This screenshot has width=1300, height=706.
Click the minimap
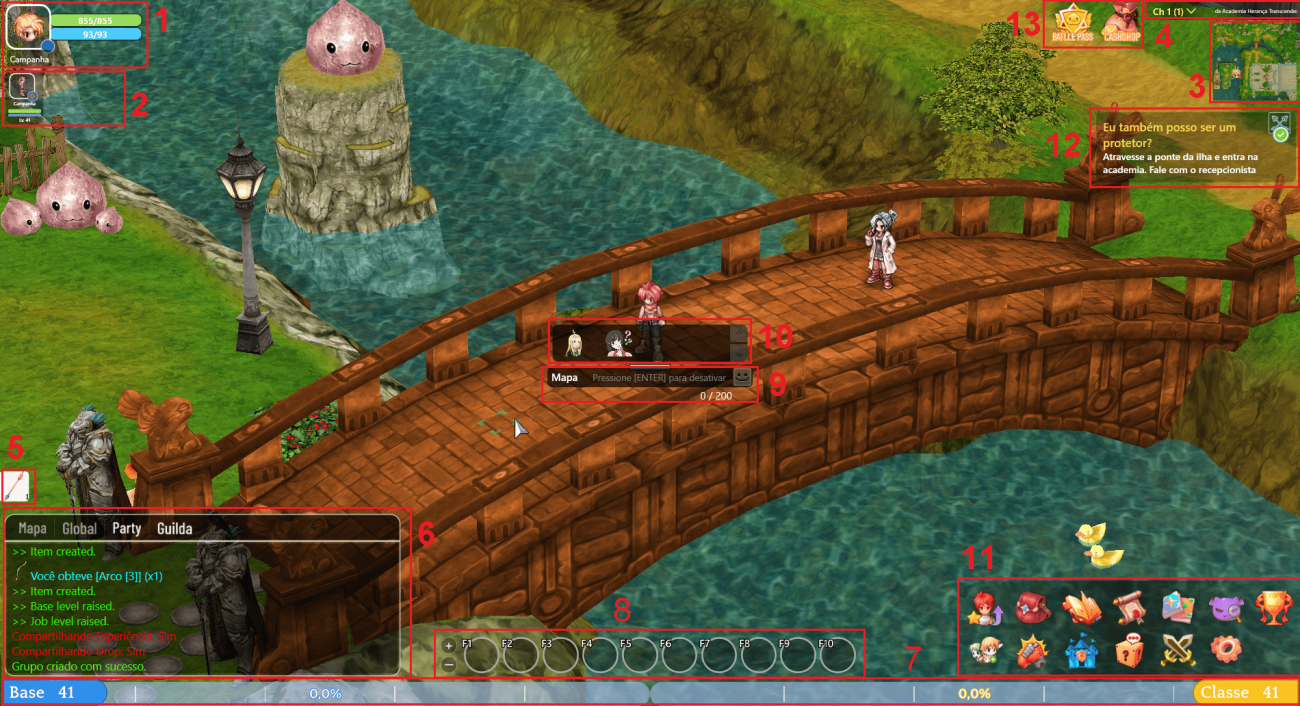point(1254,61)
